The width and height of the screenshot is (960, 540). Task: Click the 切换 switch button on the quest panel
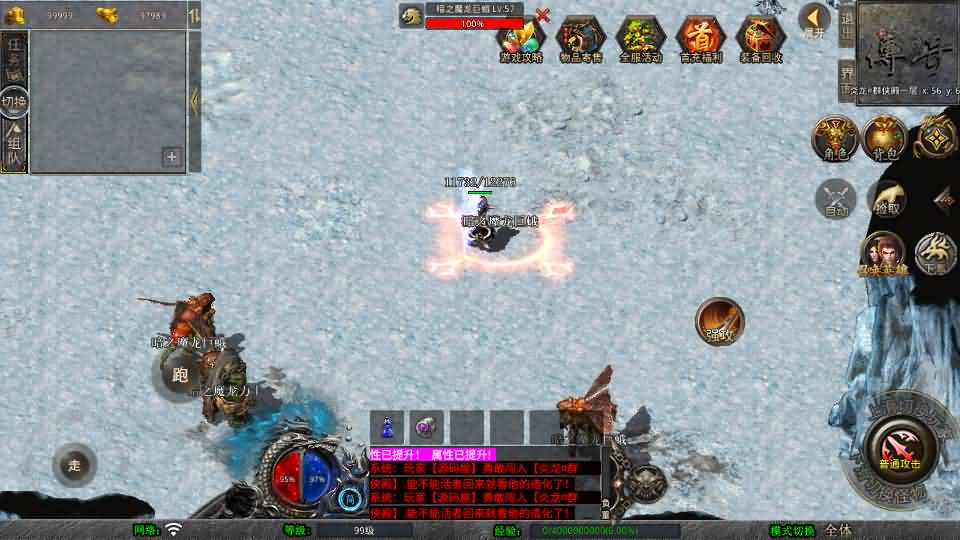tap(14, 101)
